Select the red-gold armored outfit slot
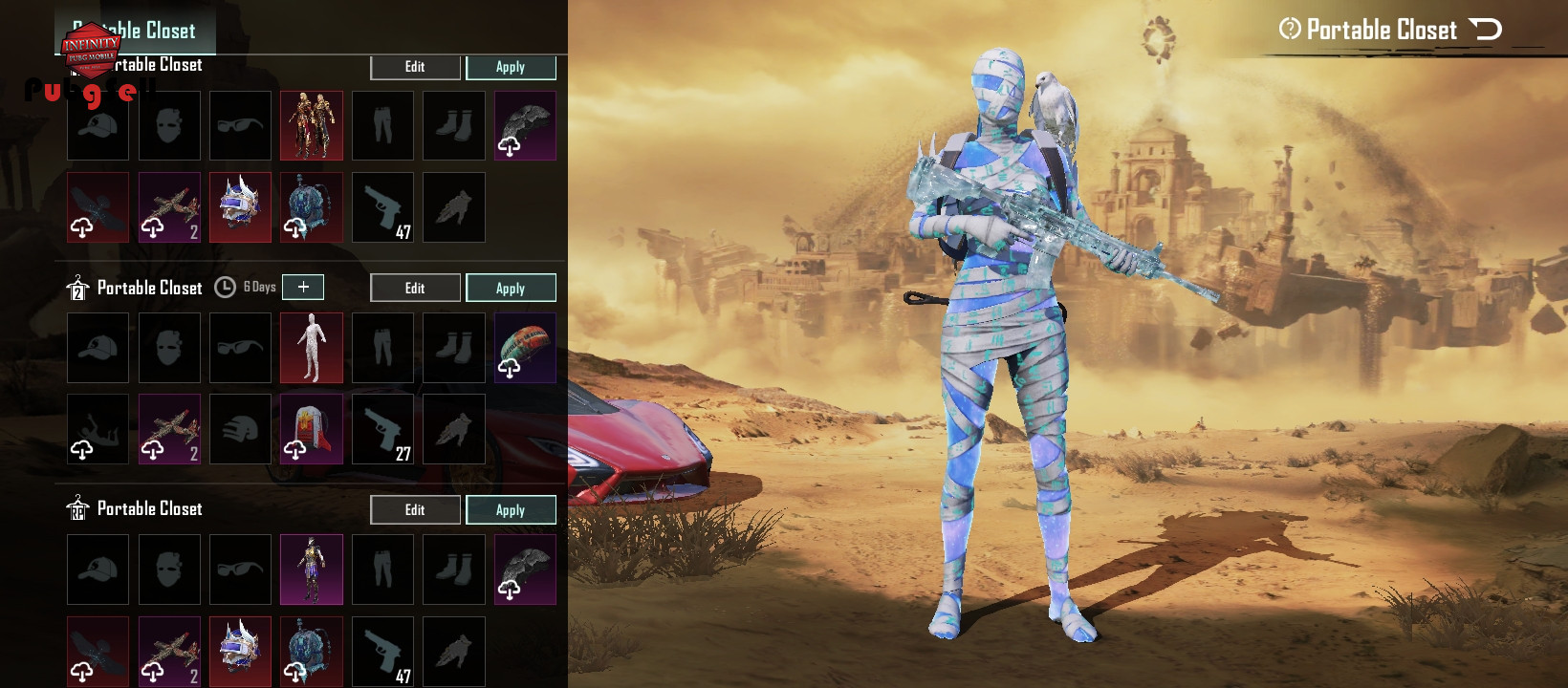Screen dimensions: 1568x688 point(312,126)
